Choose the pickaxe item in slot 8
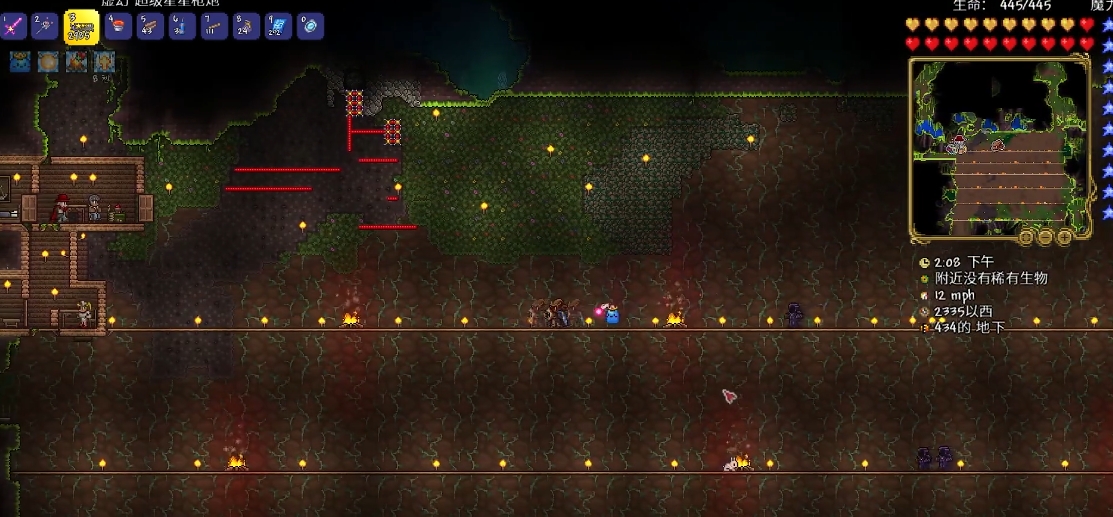The height and width of the screenshot is (517, 1113). [246, 27]
